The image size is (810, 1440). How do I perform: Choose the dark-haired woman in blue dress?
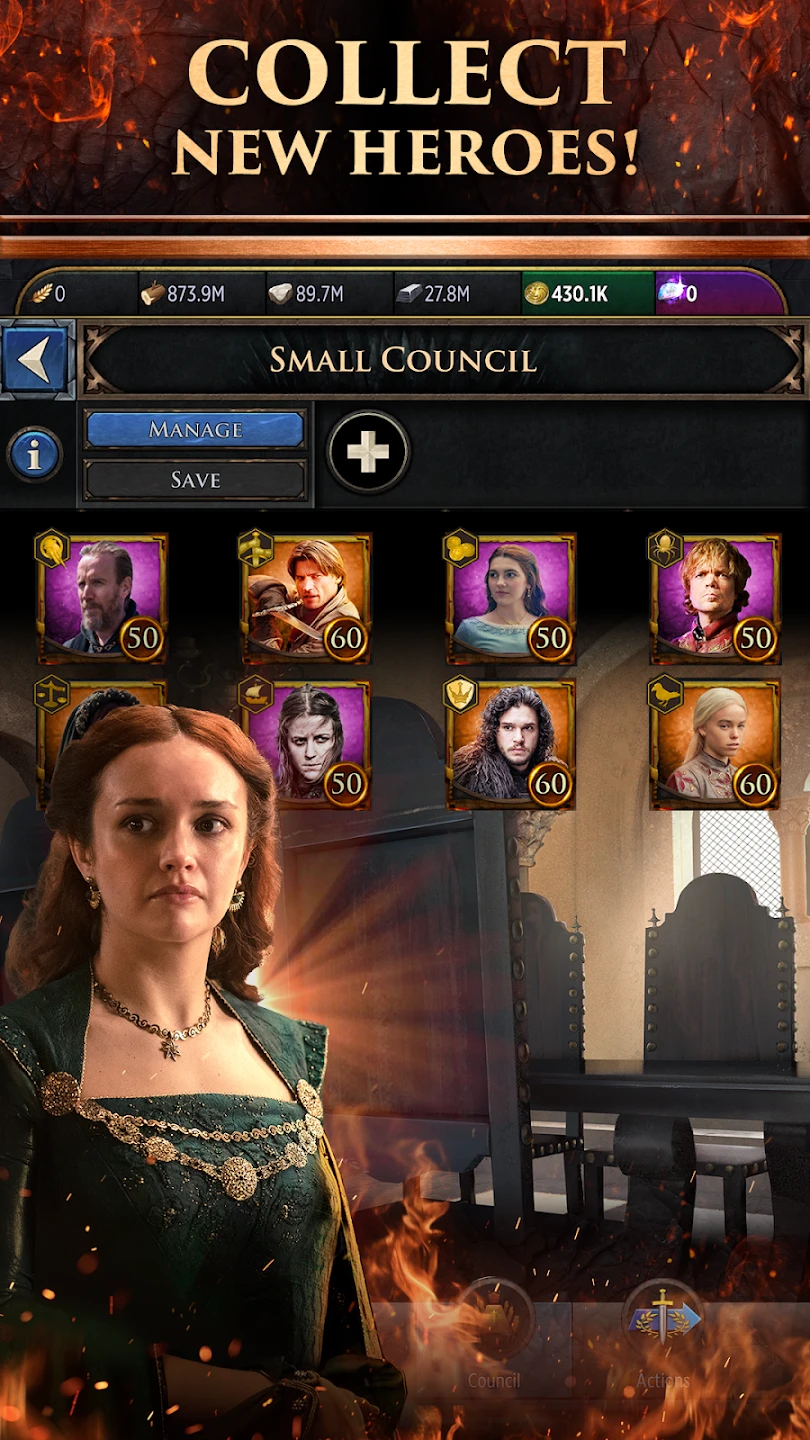point(512,598)
